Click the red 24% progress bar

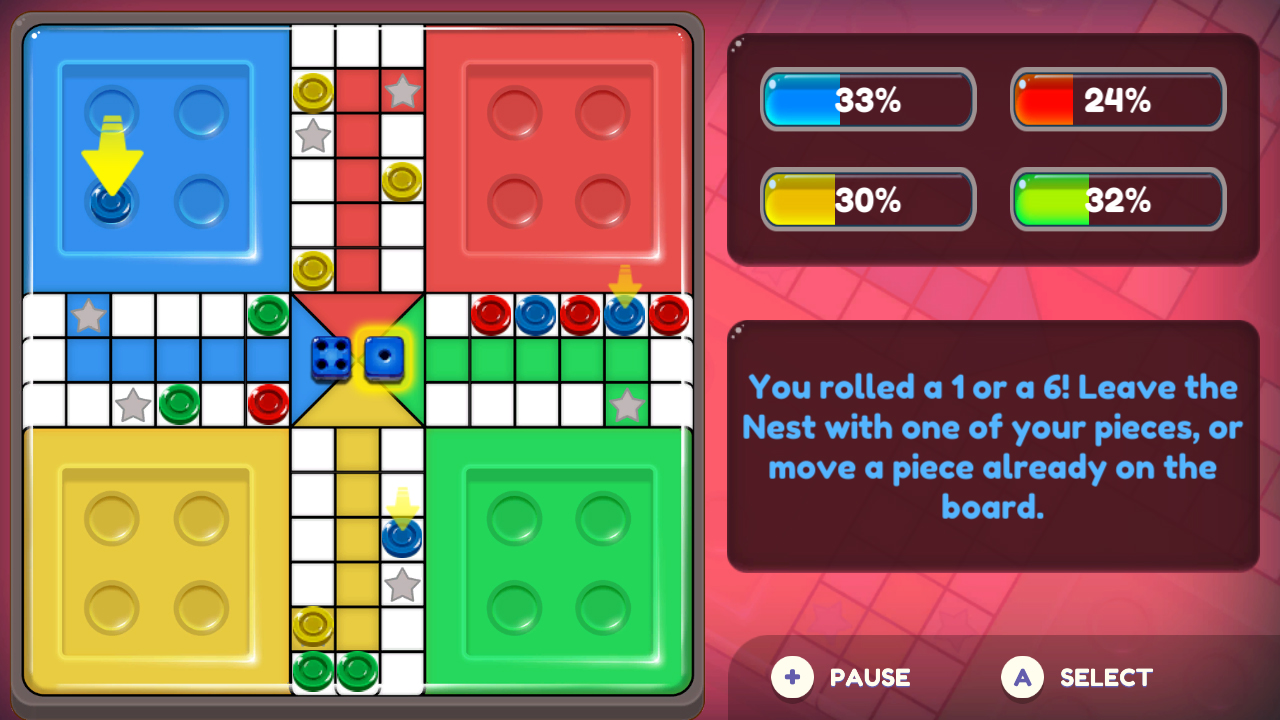(1117, 100)
